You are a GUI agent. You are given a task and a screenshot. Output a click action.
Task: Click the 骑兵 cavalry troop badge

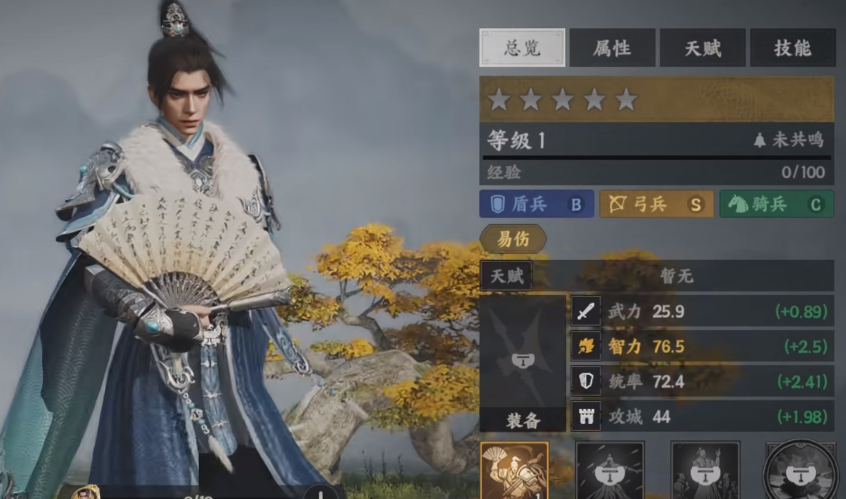(776, 204)
